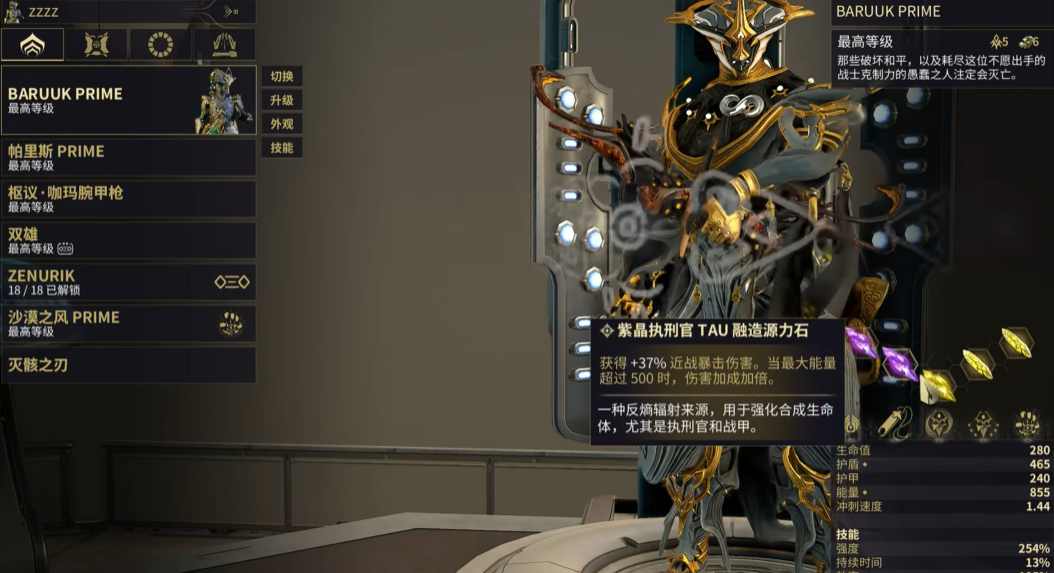Select the 枢议·咖玛腕甲枪 secondary weapon
This screenshot has height=573, width=1054.
click(128, 199)
